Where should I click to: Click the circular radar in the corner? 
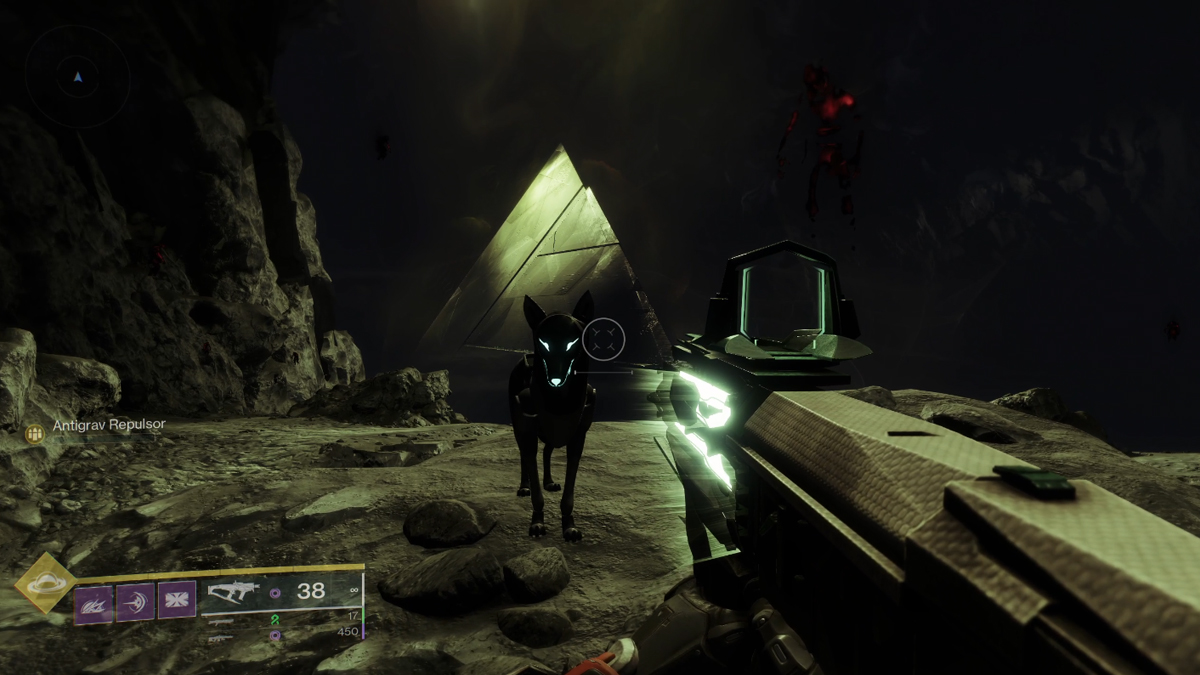pyautogui.click(x=78, y=76)
